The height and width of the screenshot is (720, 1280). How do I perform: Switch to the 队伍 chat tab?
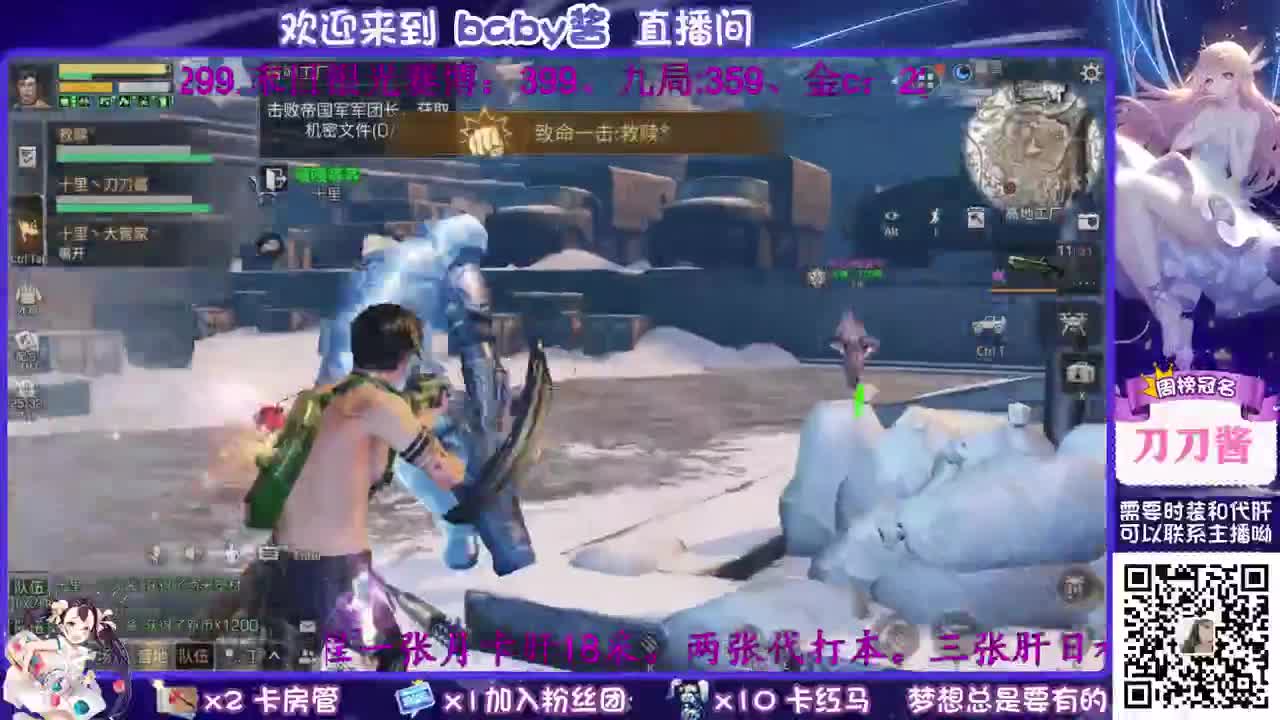coord(193,657)
